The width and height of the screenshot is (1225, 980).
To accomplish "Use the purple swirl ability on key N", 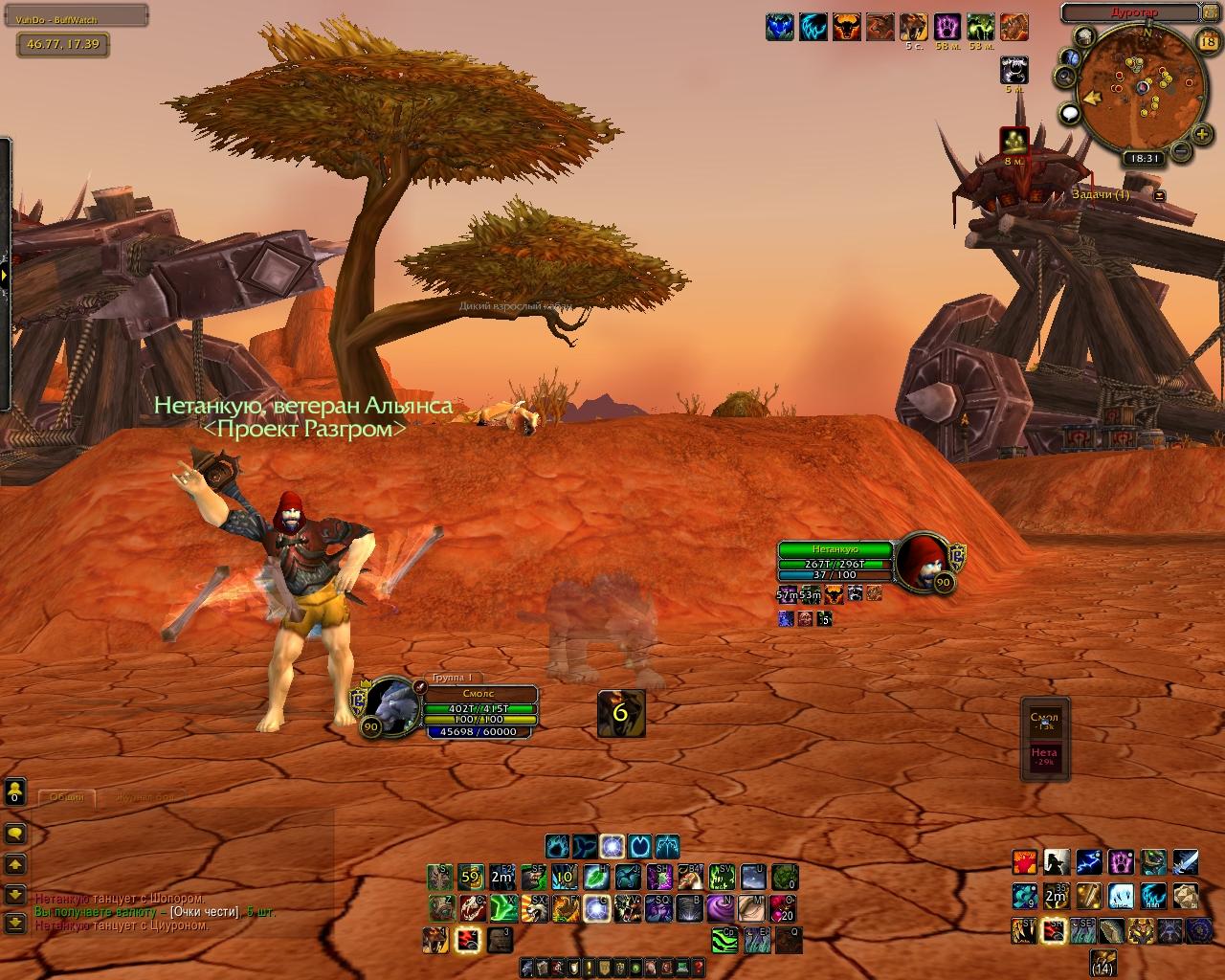I will pos(720,907).
